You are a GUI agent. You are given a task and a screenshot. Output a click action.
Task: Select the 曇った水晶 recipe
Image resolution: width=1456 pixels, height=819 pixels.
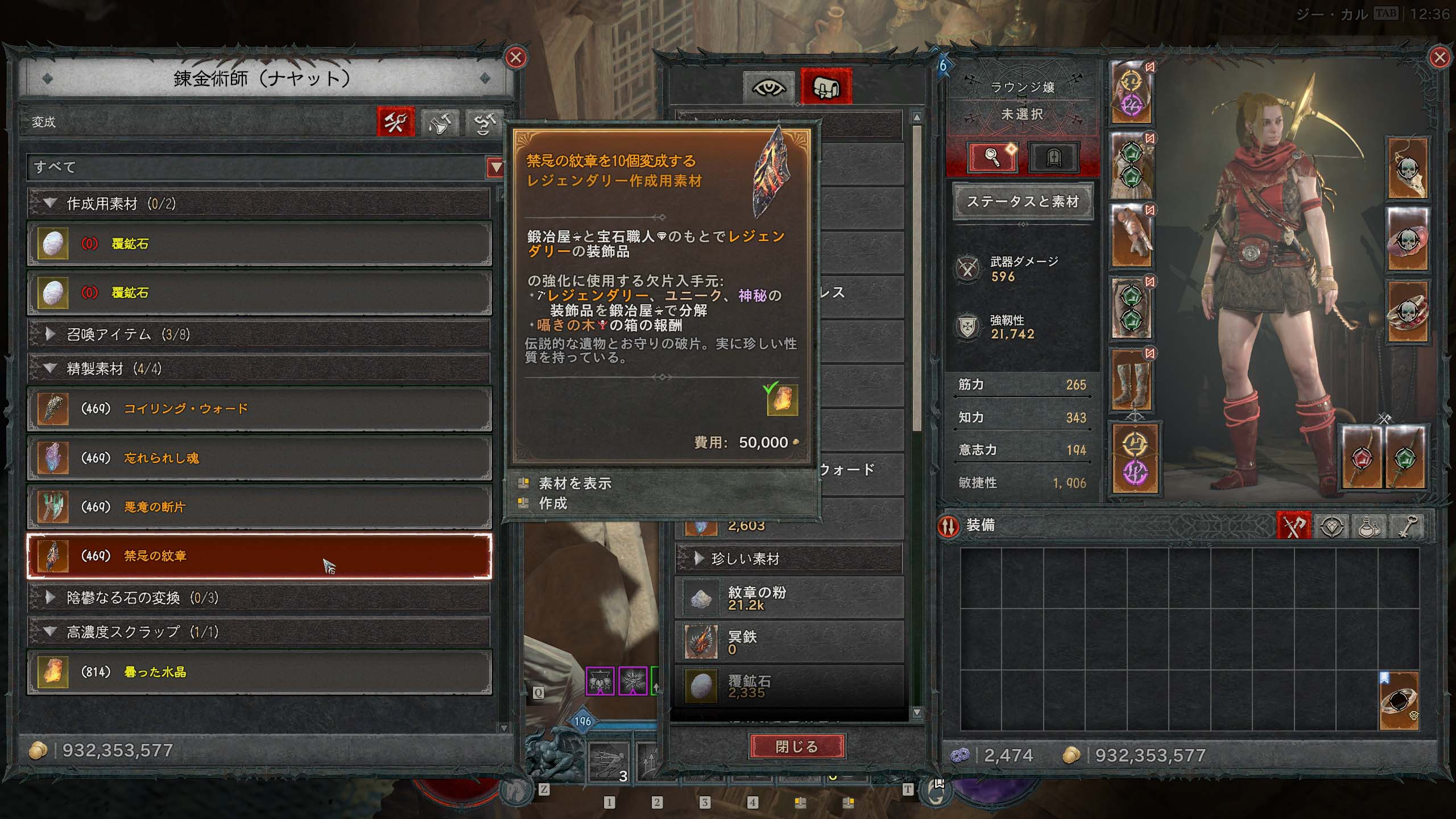click(x=259, y=672)
